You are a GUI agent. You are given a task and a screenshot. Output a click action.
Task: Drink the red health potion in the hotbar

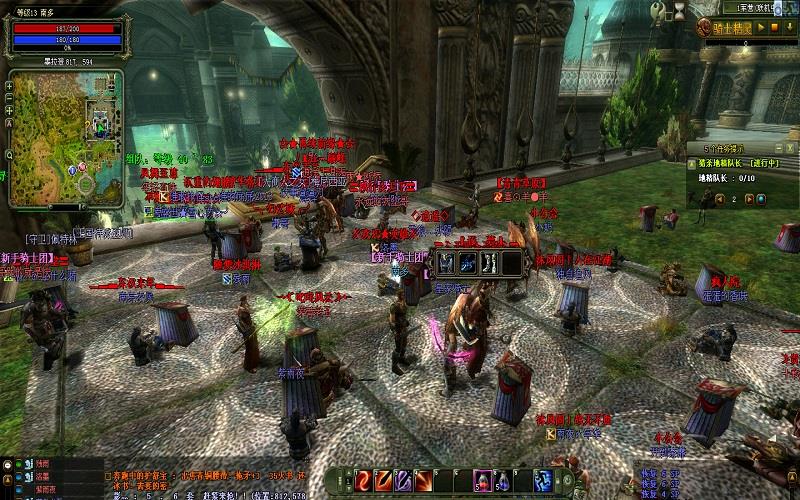(x=481, y=481)
